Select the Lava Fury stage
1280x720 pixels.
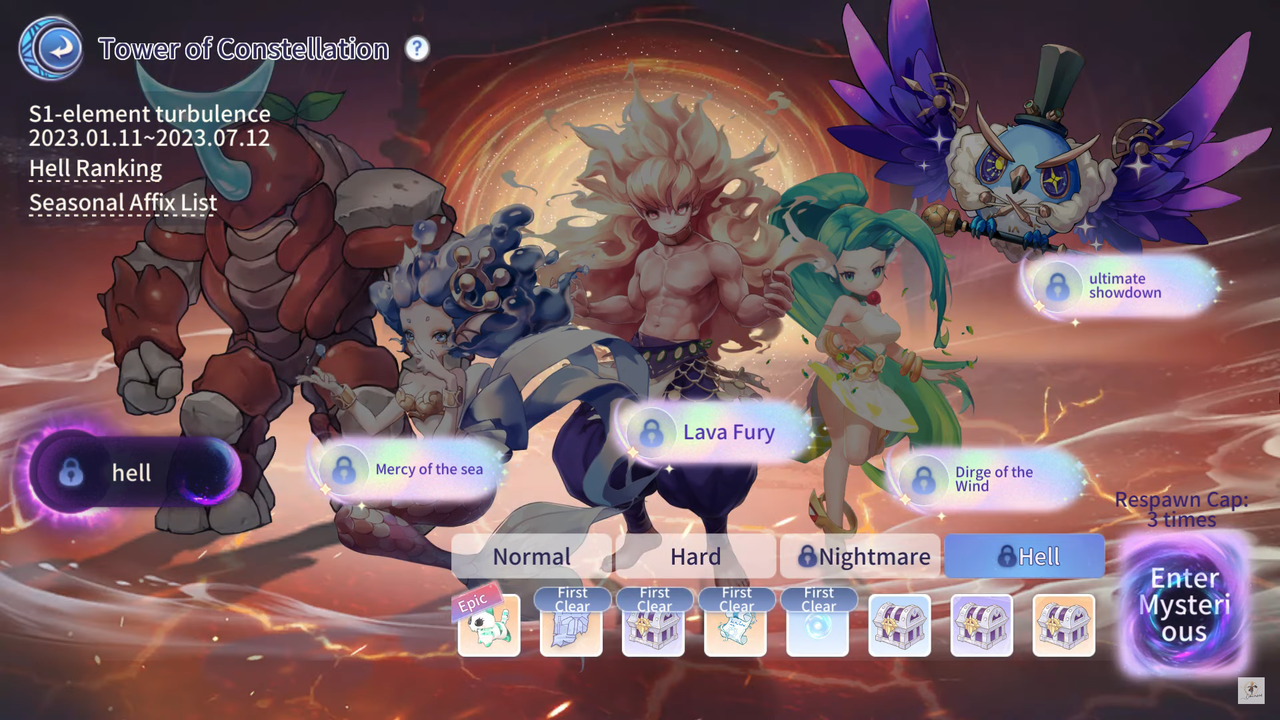[x=712, y=432]
